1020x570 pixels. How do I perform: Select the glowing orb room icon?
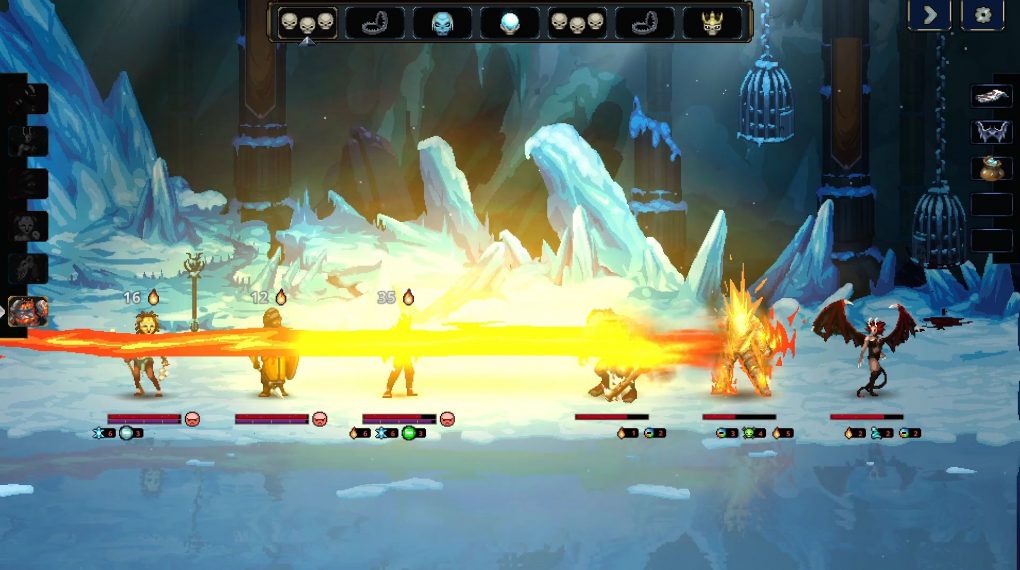[510, 22]
